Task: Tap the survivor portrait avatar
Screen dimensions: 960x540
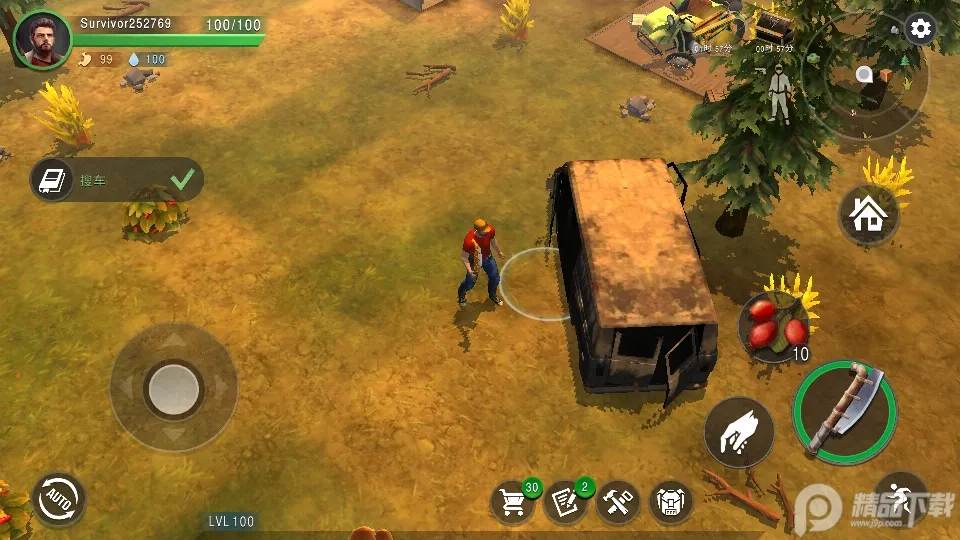Action: point(43,41)
